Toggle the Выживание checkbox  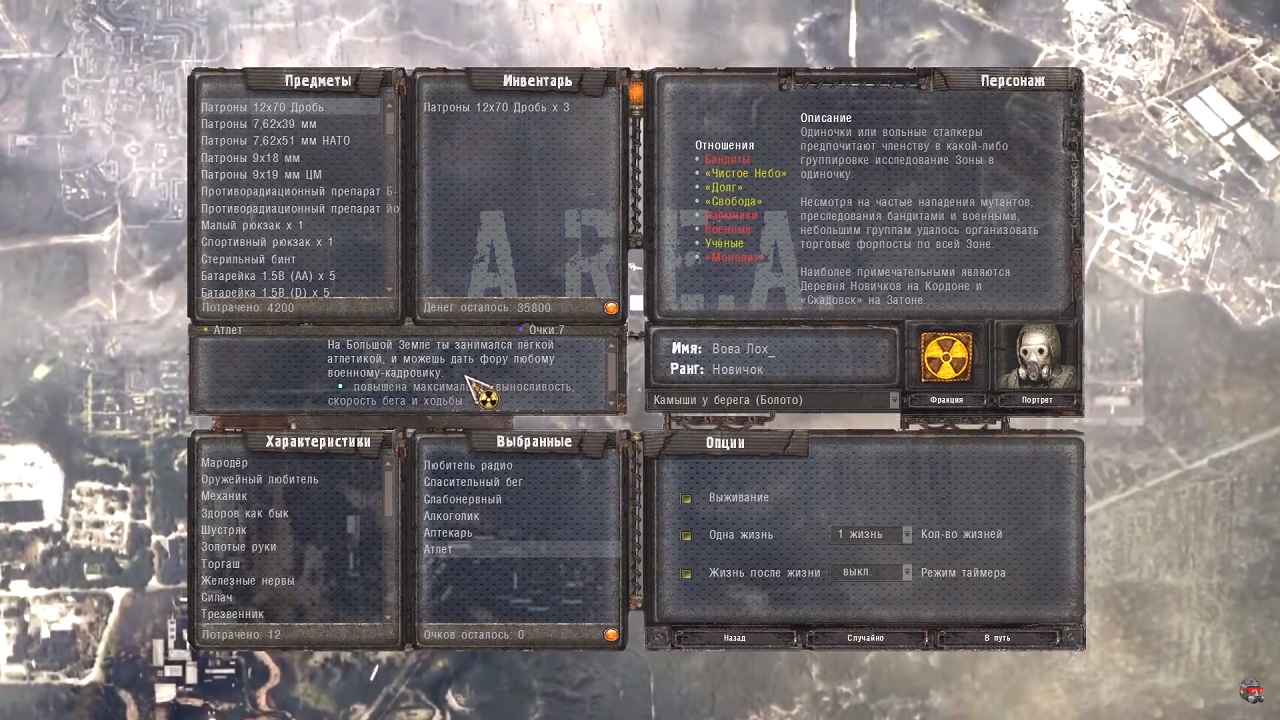tap(687, 498)
